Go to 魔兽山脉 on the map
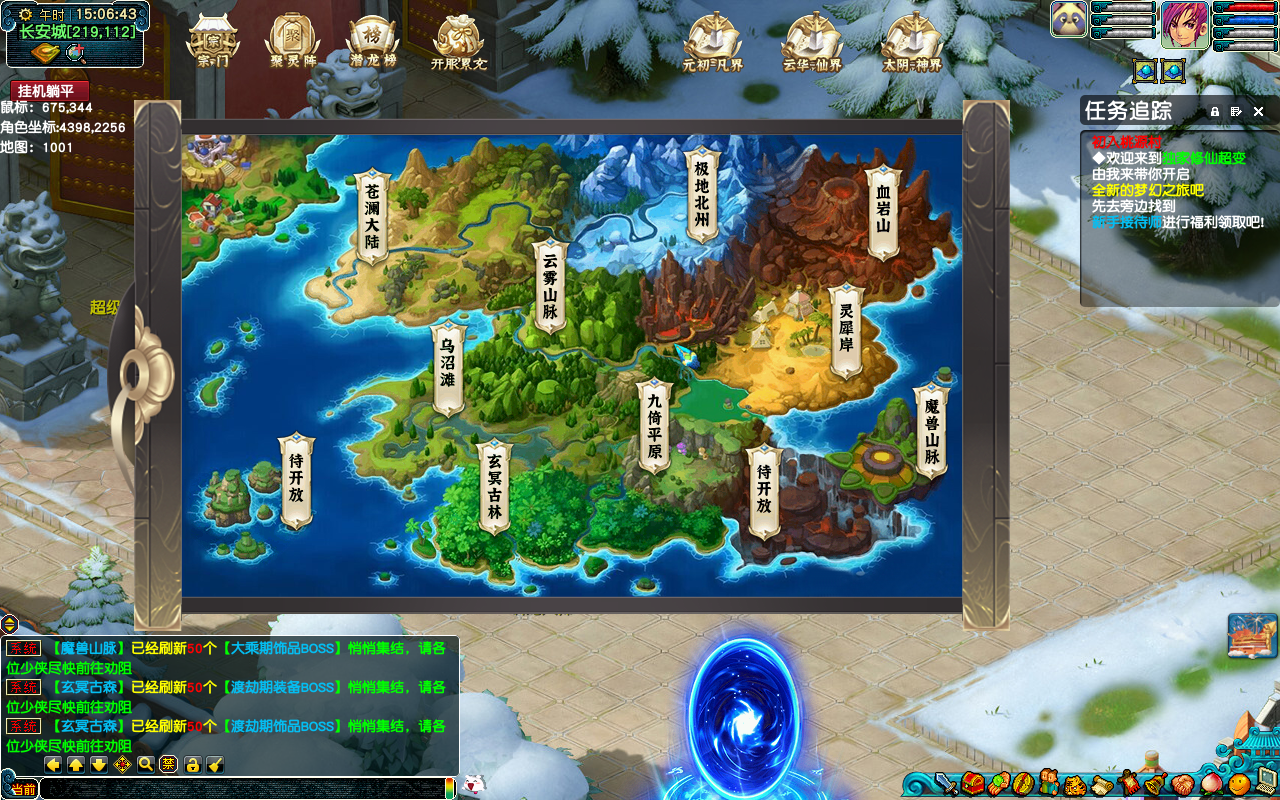This screenshot has height=800, width=1280. [x=932, y=430]
